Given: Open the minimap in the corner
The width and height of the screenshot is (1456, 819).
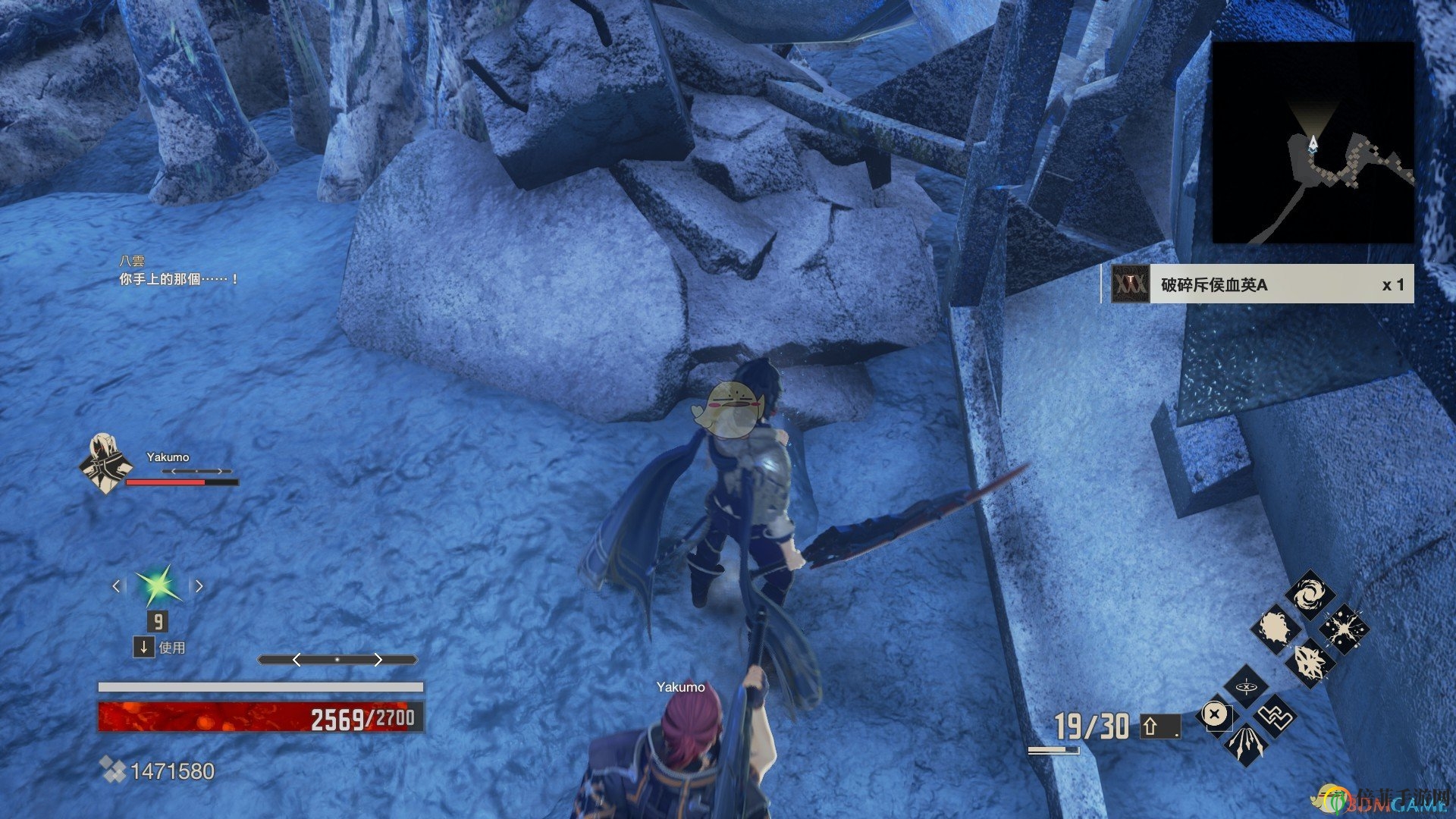Looking at the screenshot, I should tap(1313, 143).
